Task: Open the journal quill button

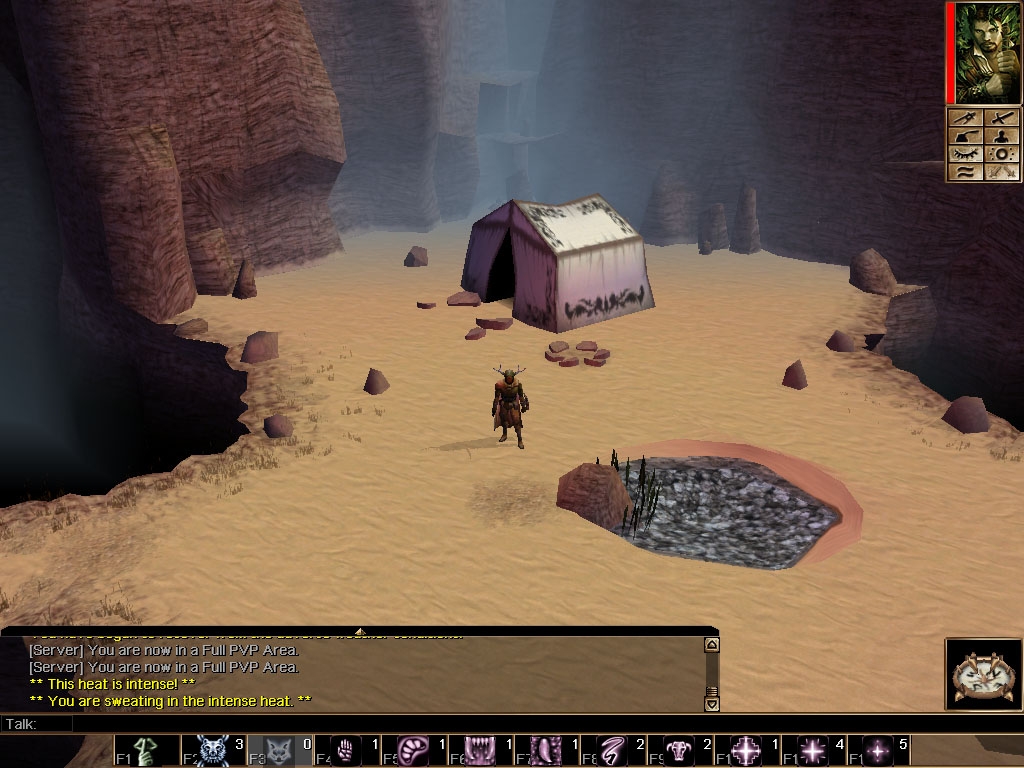Action: [x=965, y=136]
